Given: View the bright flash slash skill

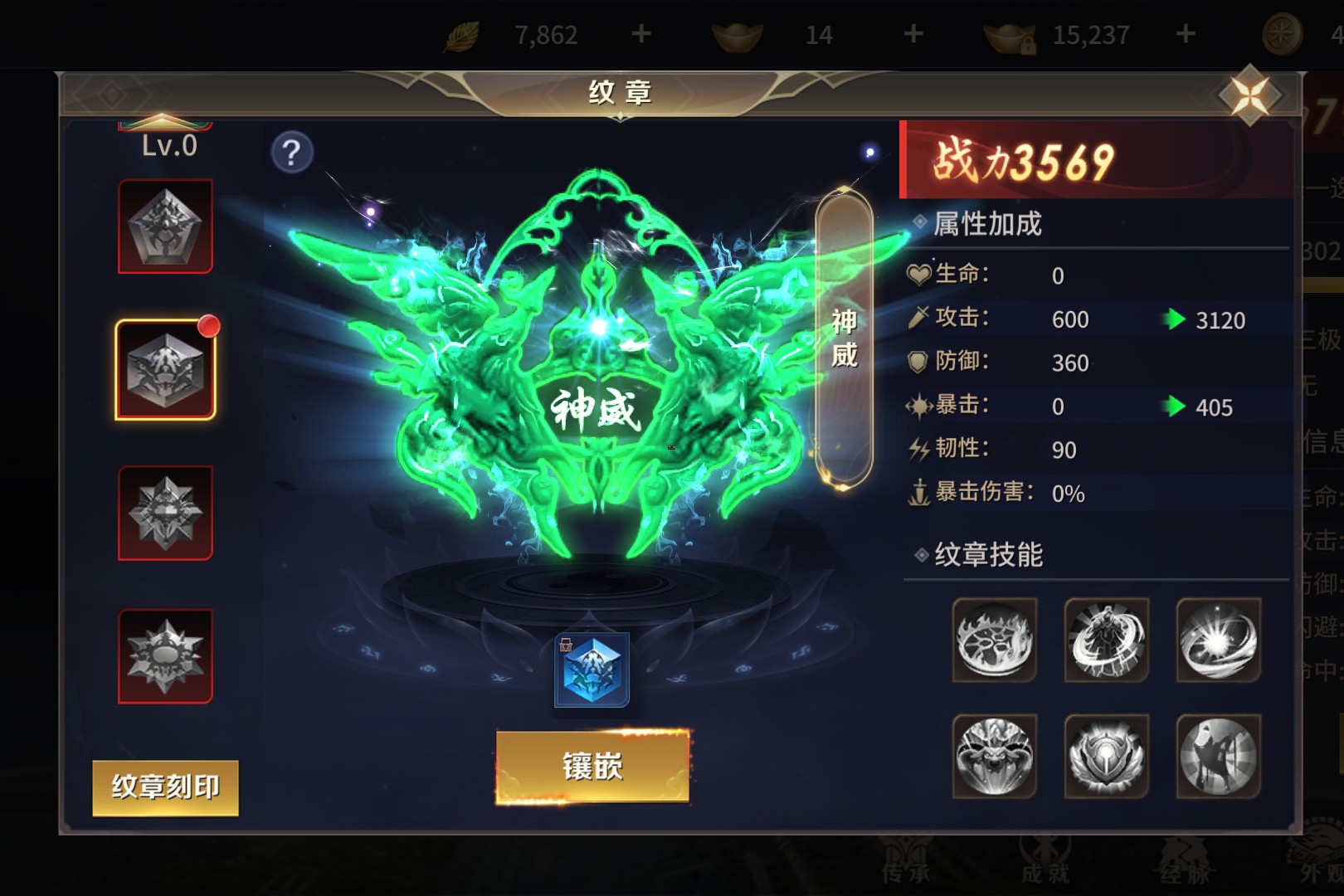Looking at the screenshot, I should click(x=1218, y=640).
